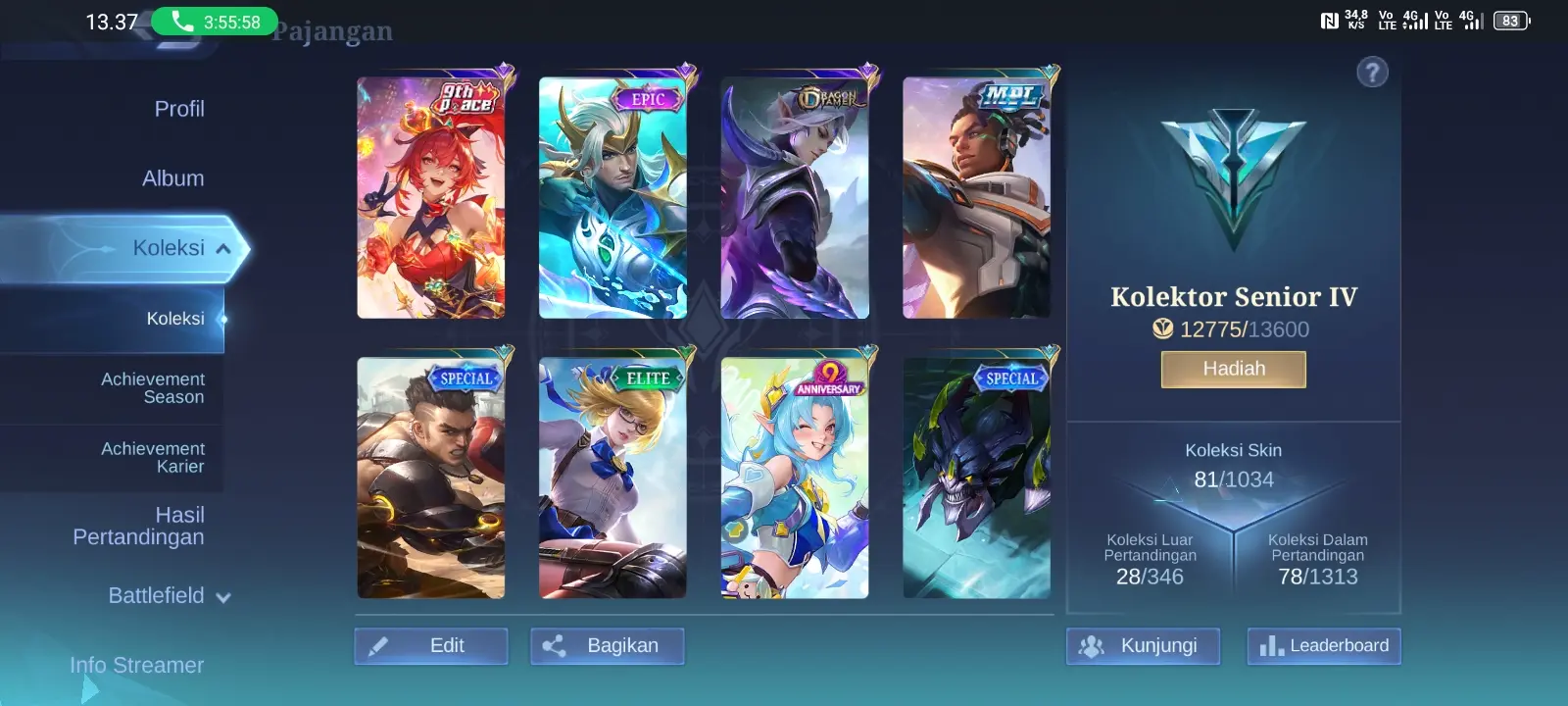Tap the Kunjungi button

tap(1143, 646)
